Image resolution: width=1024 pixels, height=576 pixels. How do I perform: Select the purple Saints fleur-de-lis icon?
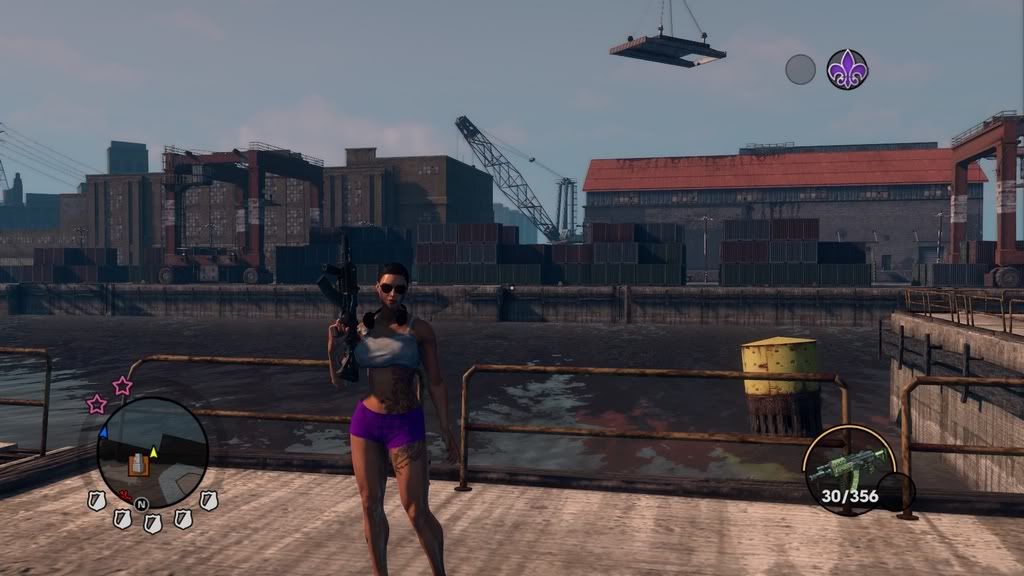coord(847,69)
